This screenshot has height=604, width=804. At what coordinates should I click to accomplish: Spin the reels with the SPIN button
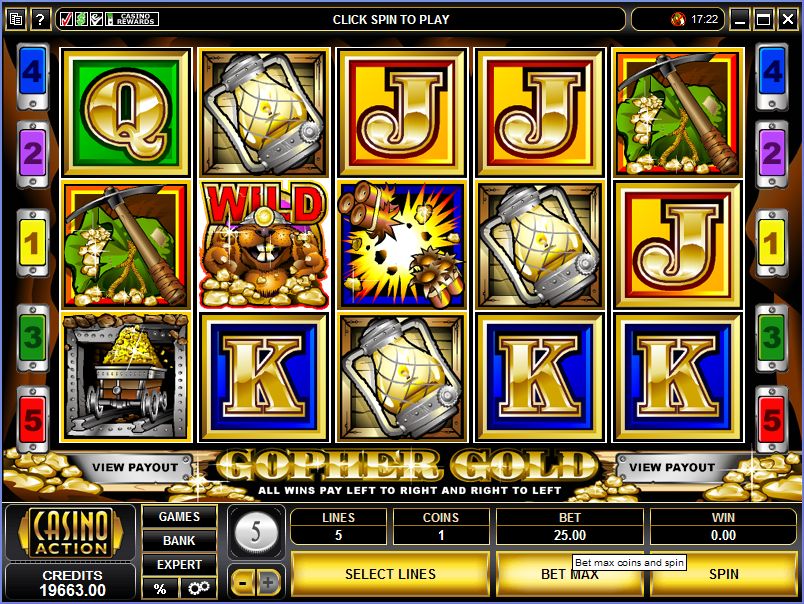pos(723,574)
